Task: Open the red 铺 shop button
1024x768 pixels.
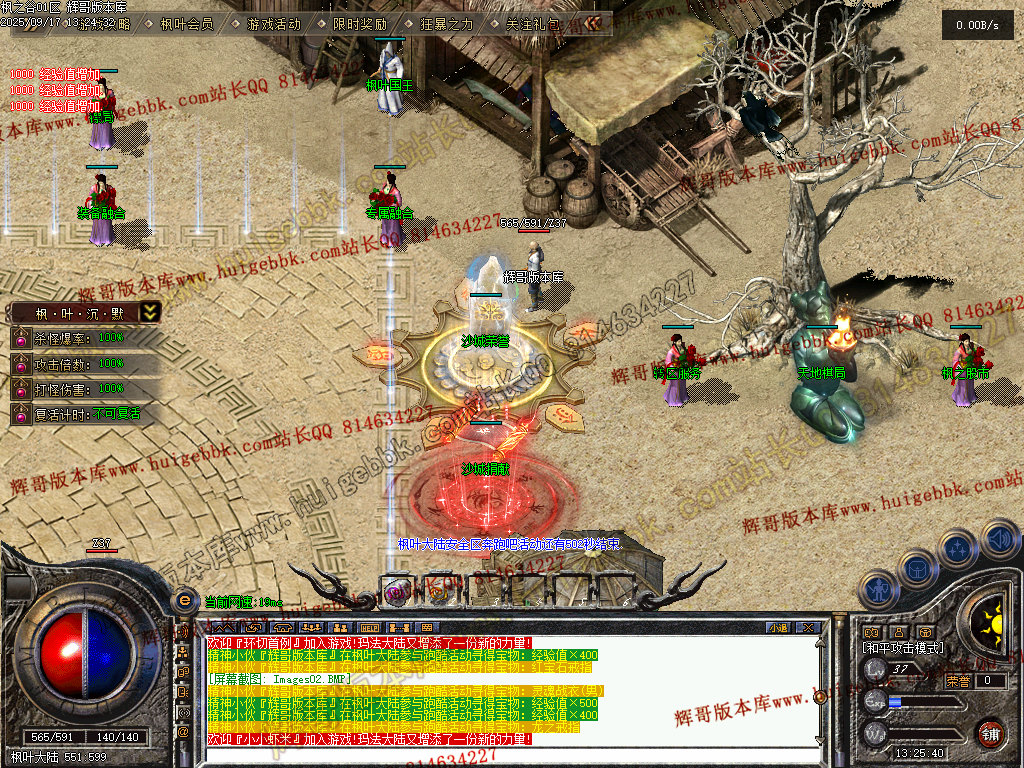Action: click(x=990, y=733)
